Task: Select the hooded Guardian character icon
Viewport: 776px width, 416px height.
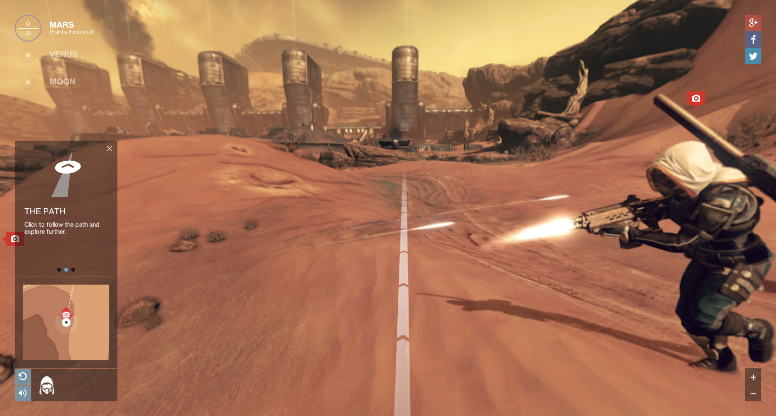Action: (46, 384)
